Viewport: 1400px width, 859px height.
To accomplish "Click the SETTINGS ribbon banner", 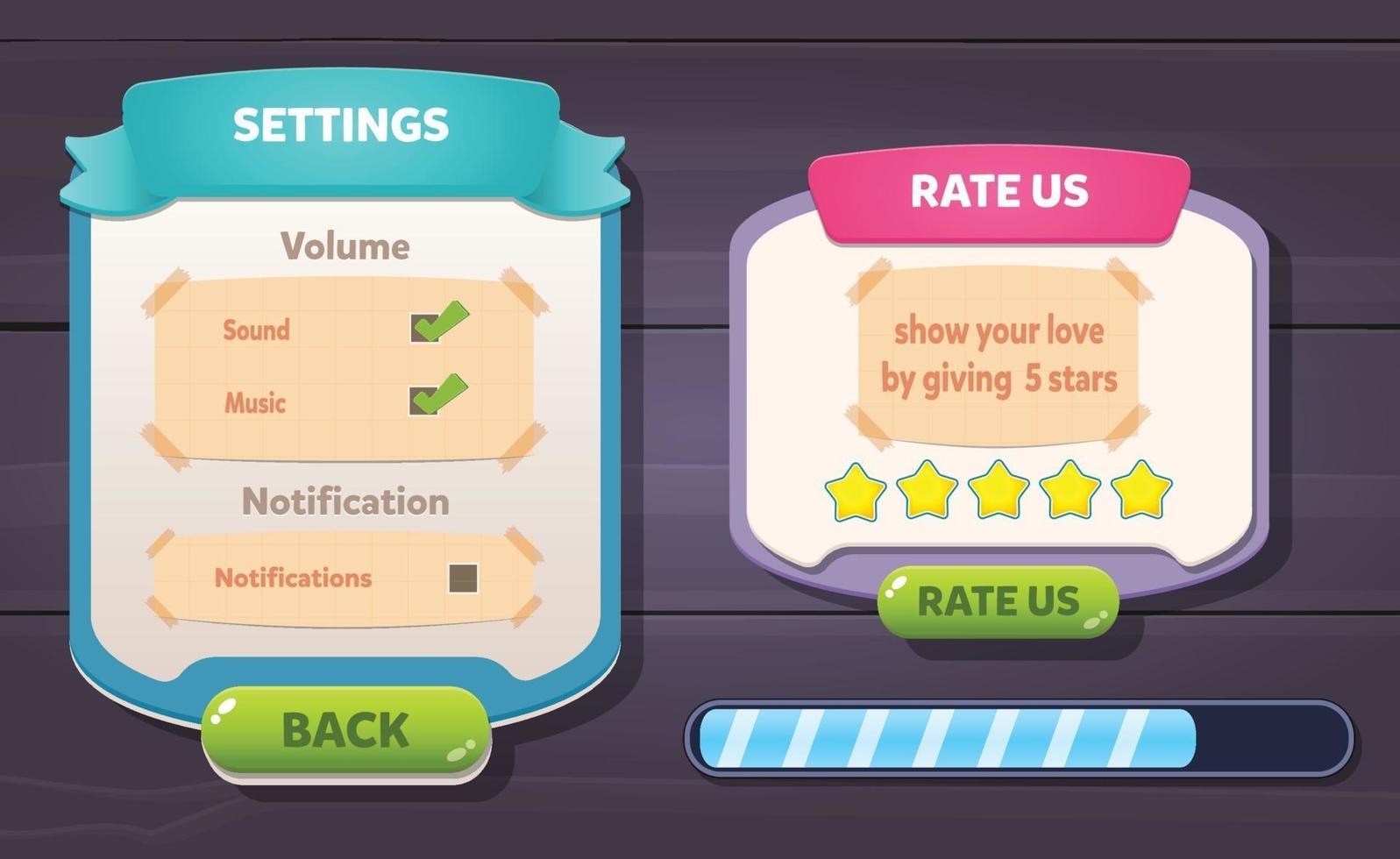I will [x=344, y=123].
